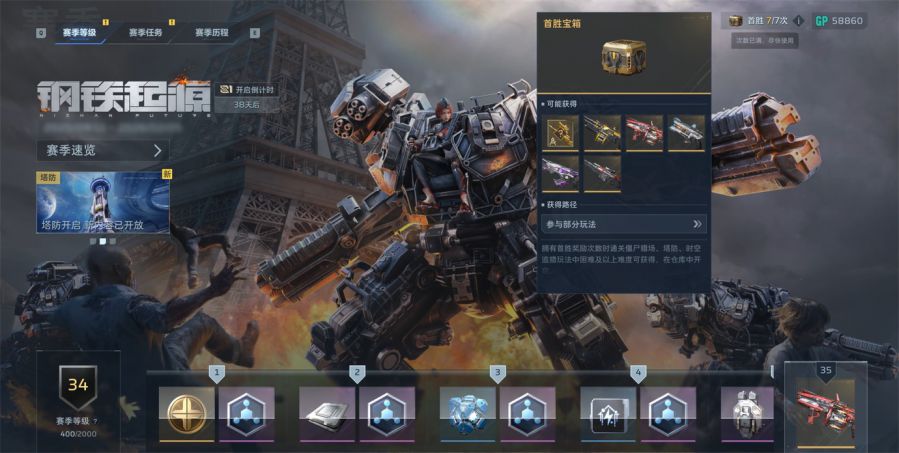
Task: Click the gold cross coin level 1 reward
Action: click(x=187, y=413)
